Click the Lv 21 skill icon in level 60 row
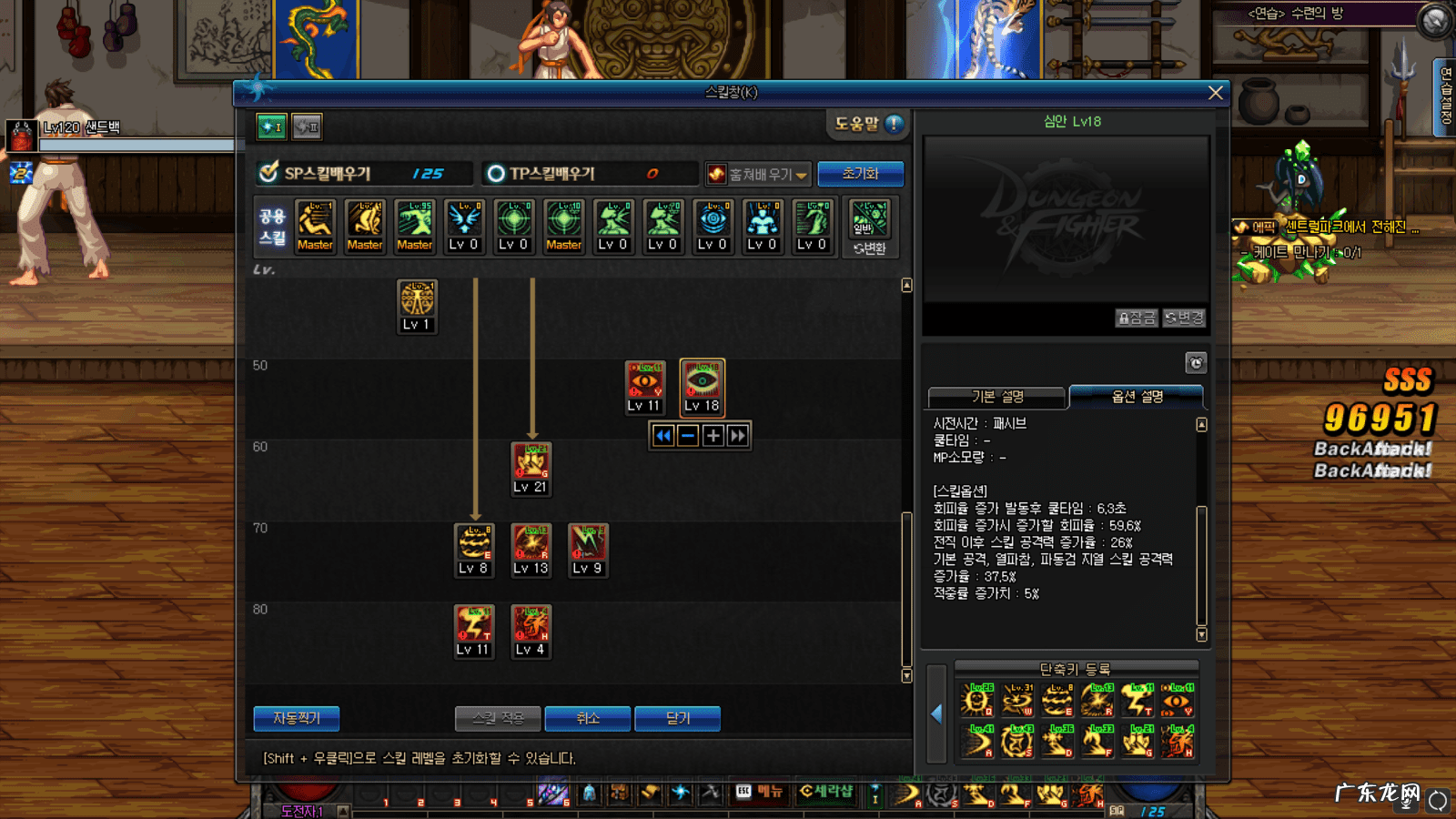 tap(531, 466)
